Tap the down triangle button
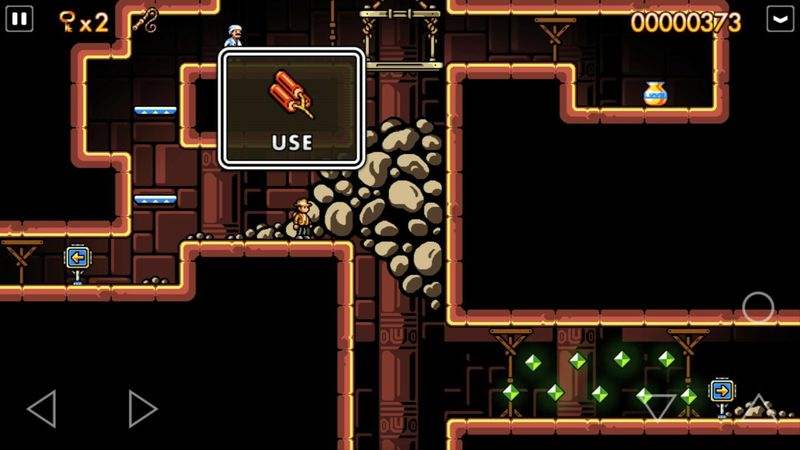This screenshot has height=450, width=800. click(659, 407)
